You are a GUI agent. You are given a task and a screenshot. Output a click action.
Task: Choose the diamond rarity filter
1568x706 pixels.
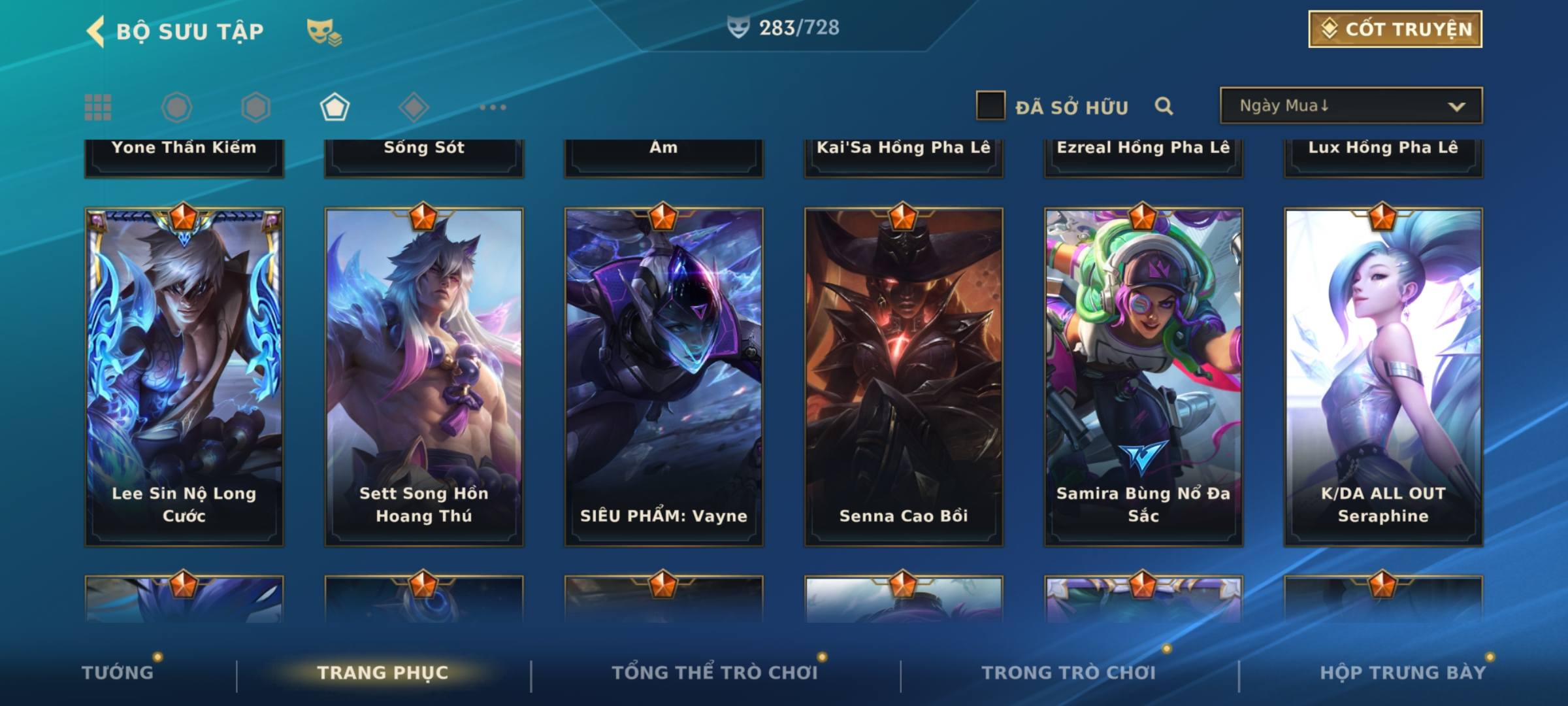(x=414, y=107)
